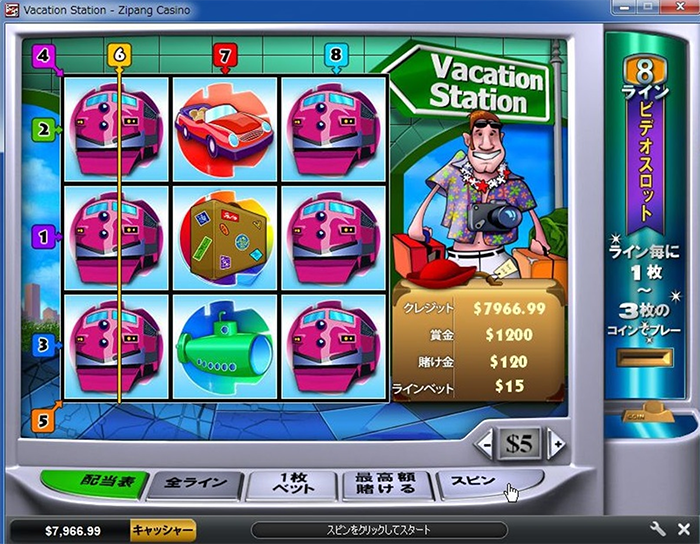The height and width of the screenshot is (544, 700).
Task: Select payline 3 marker
Action: [x=42, y=344]
